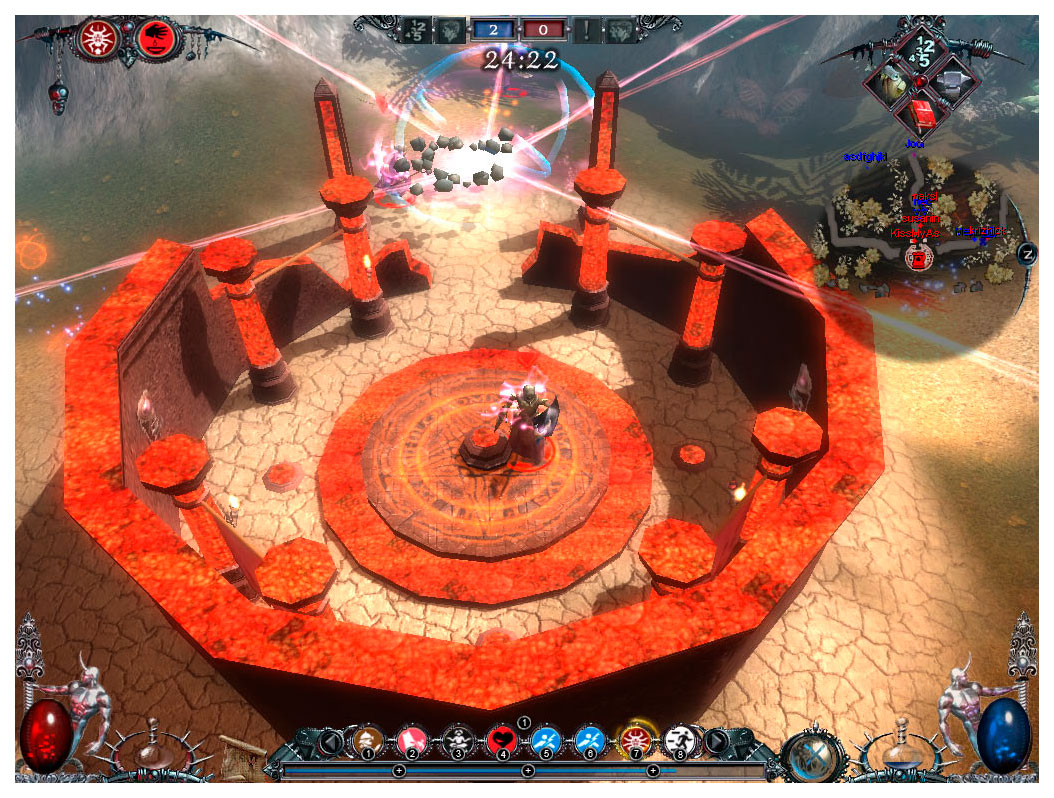Image resolution: width=1054 pixels, height=798 pixels.
Task: Click the minimap's Z zoom button
Action: click(x=1027, y=253)
